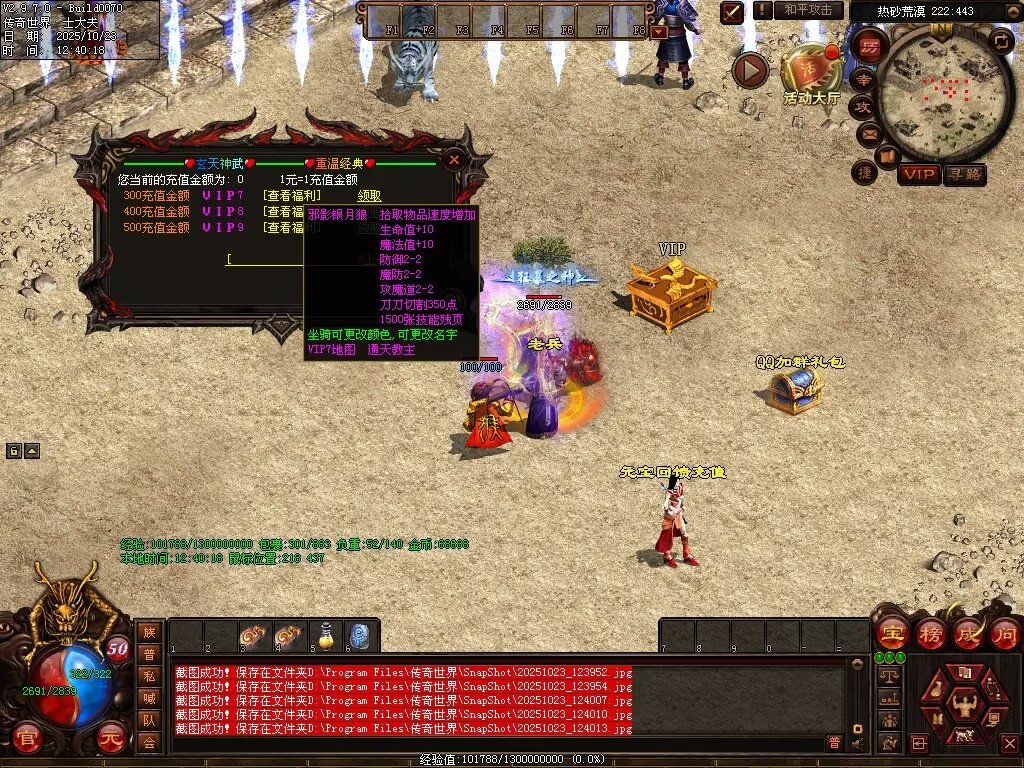
Task: Select the yellow potion hotbar slot
Action: click(x=325, y=635)
